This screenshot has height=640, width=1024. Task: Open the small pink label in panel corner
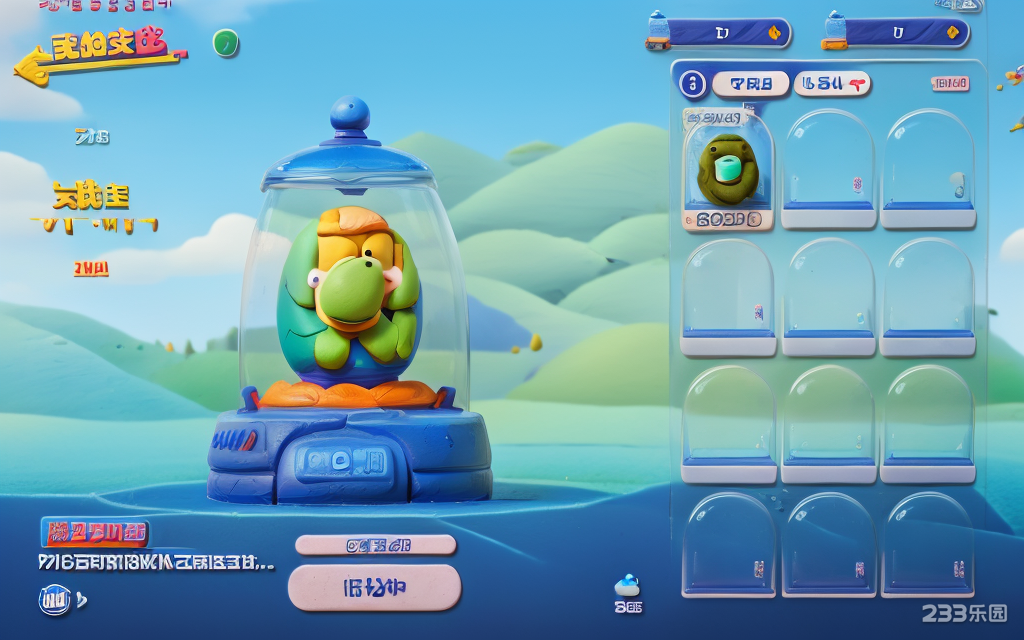pyautogui.click(x=950, y=84)
